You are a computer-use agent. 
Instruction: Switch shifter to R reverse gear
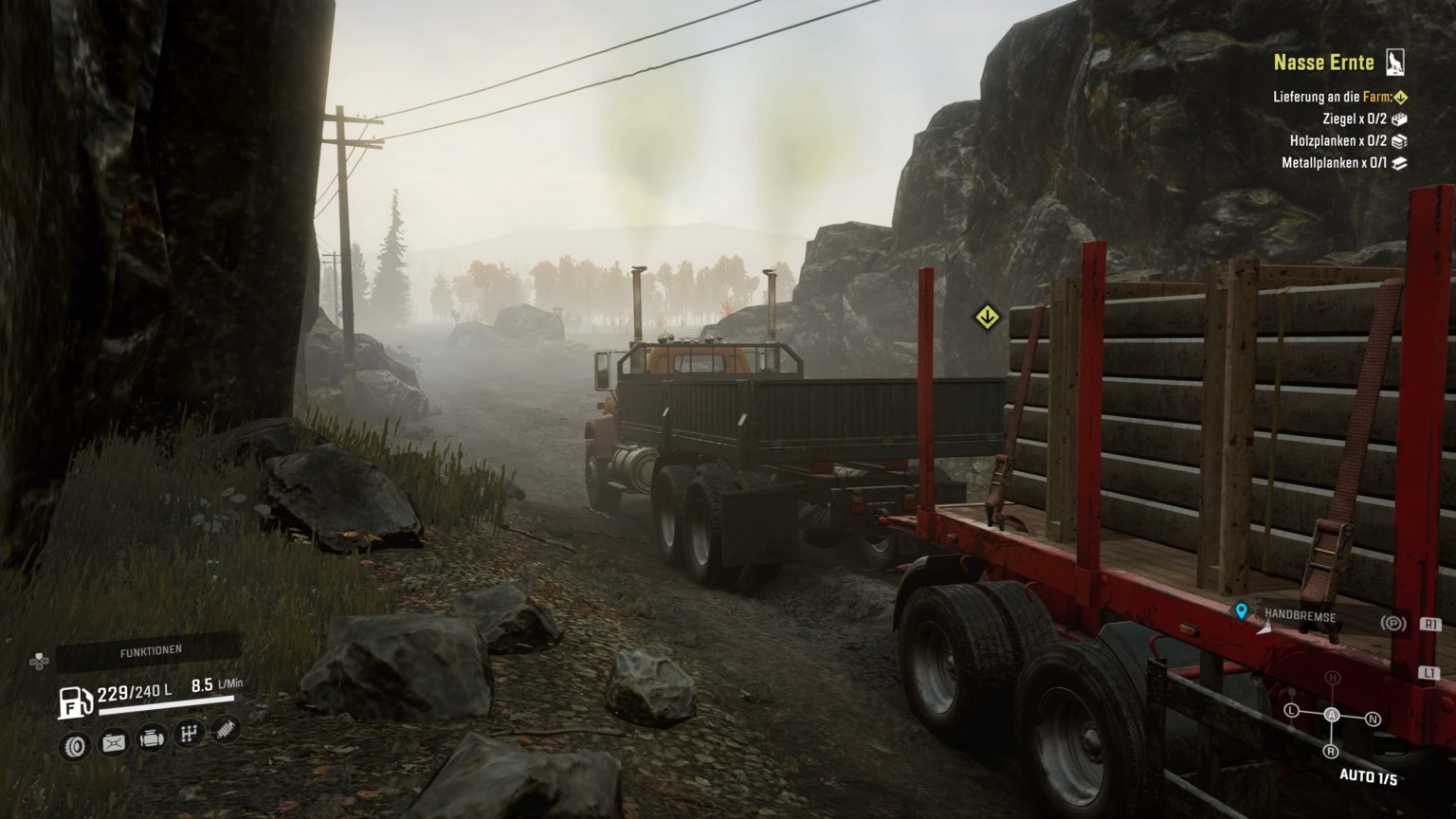(x=1331, y=752)
